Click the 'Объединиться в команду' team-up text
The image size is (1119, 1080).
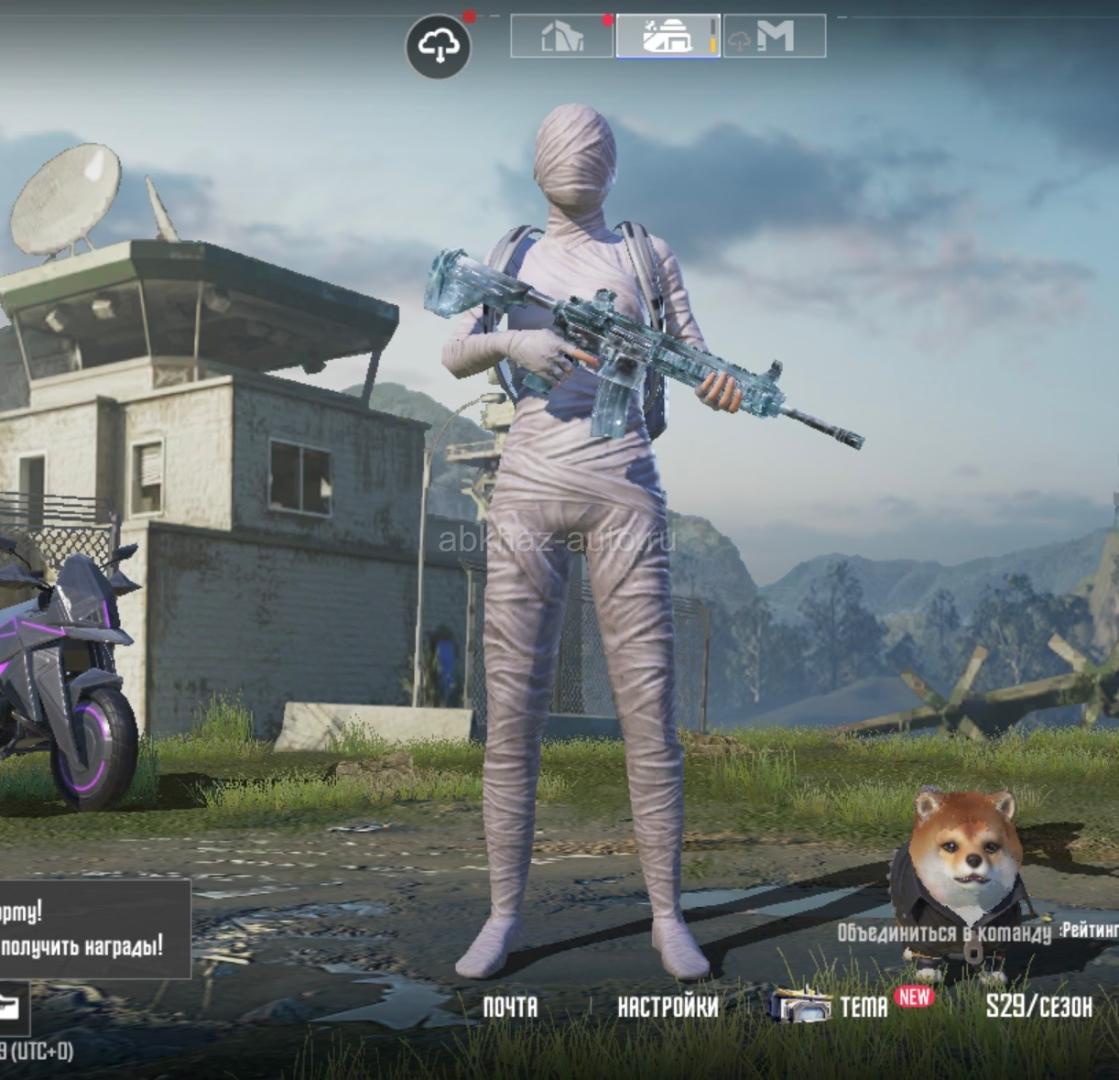pos(945,933)
